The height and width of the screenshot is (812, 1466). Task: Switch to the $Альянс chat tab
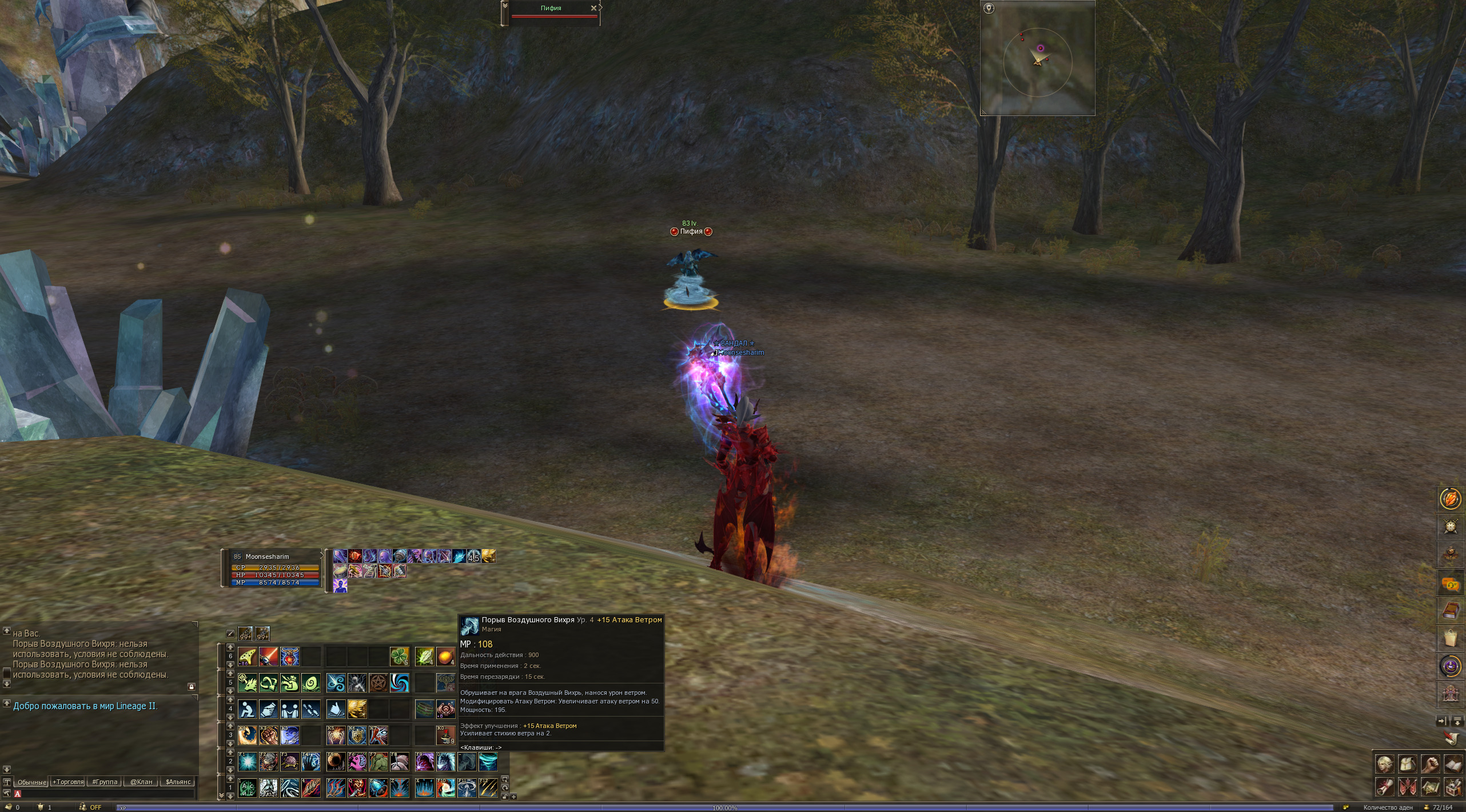coord(178,782)
